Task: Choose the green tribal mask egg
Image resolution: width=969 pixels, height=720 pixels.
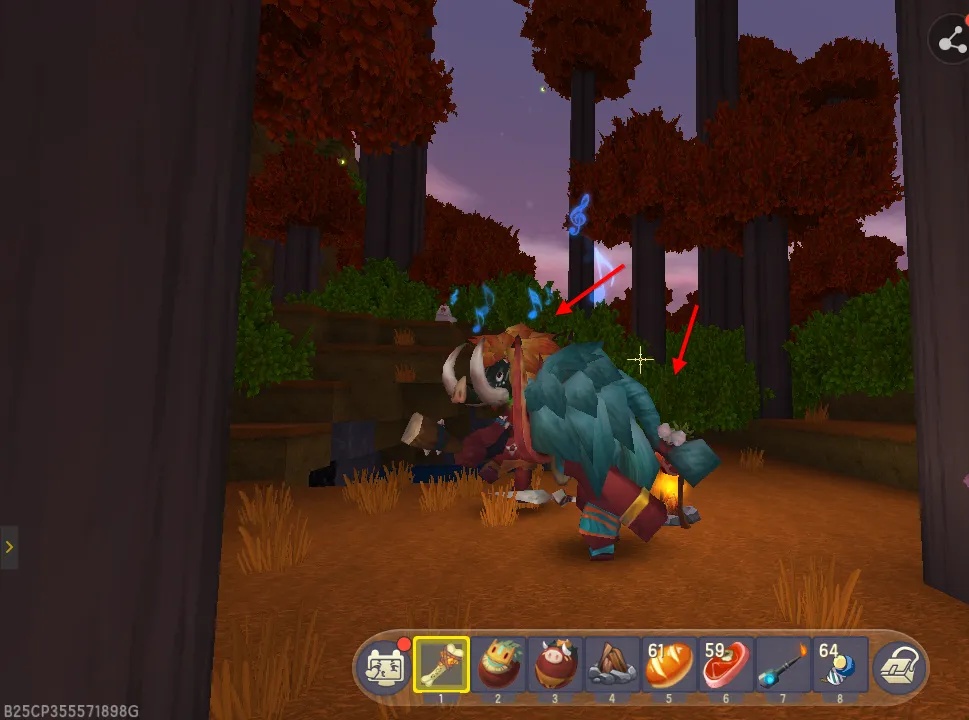Action: (499, 664)
